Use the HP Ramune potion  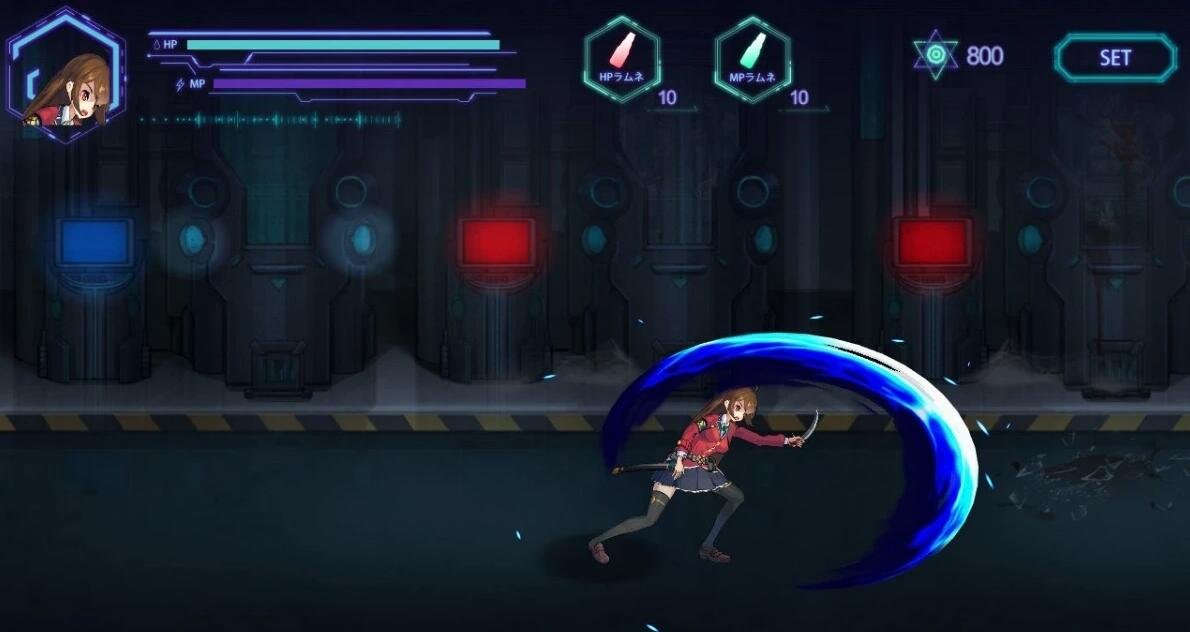pos(621,58)
